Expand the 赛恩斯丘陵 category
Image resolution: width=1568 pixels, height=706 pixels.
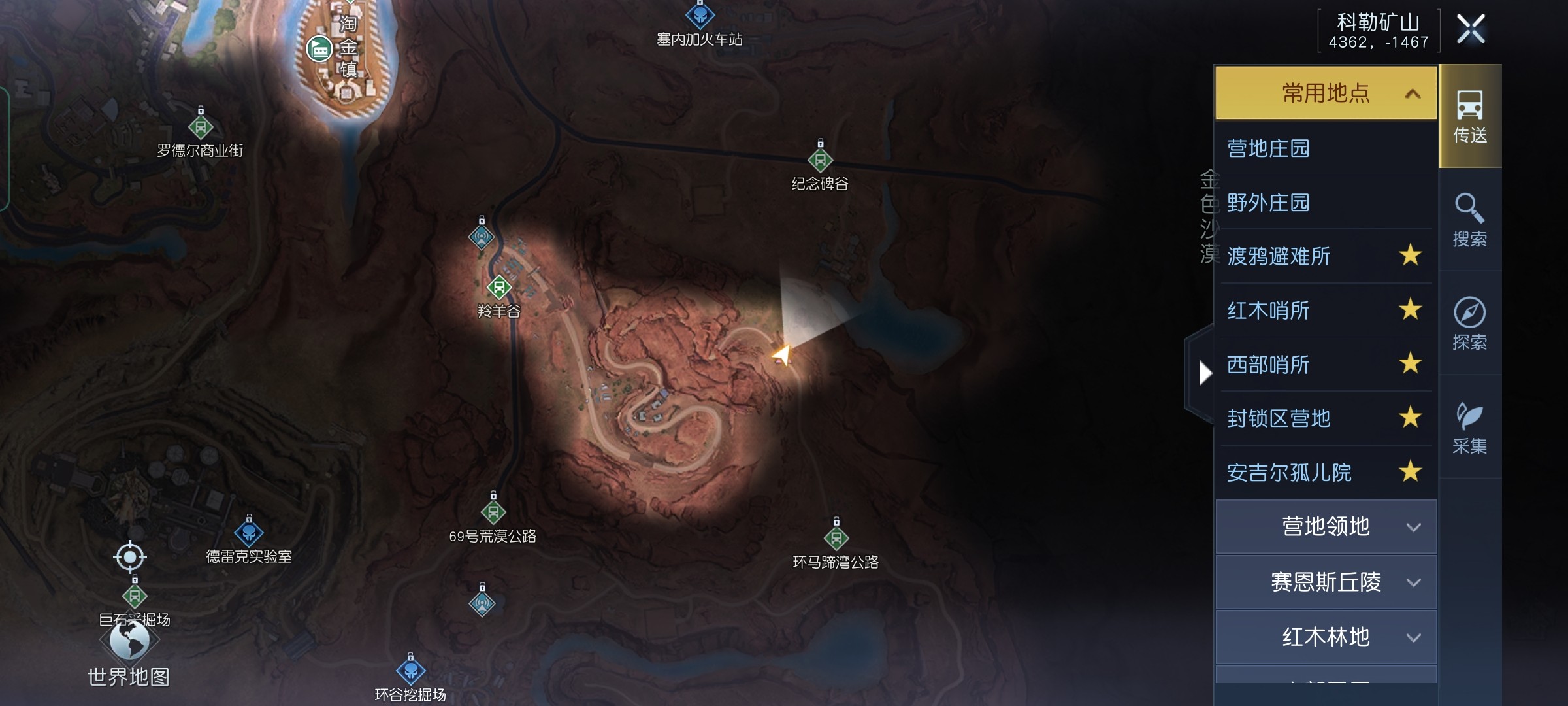(1326, 582)
